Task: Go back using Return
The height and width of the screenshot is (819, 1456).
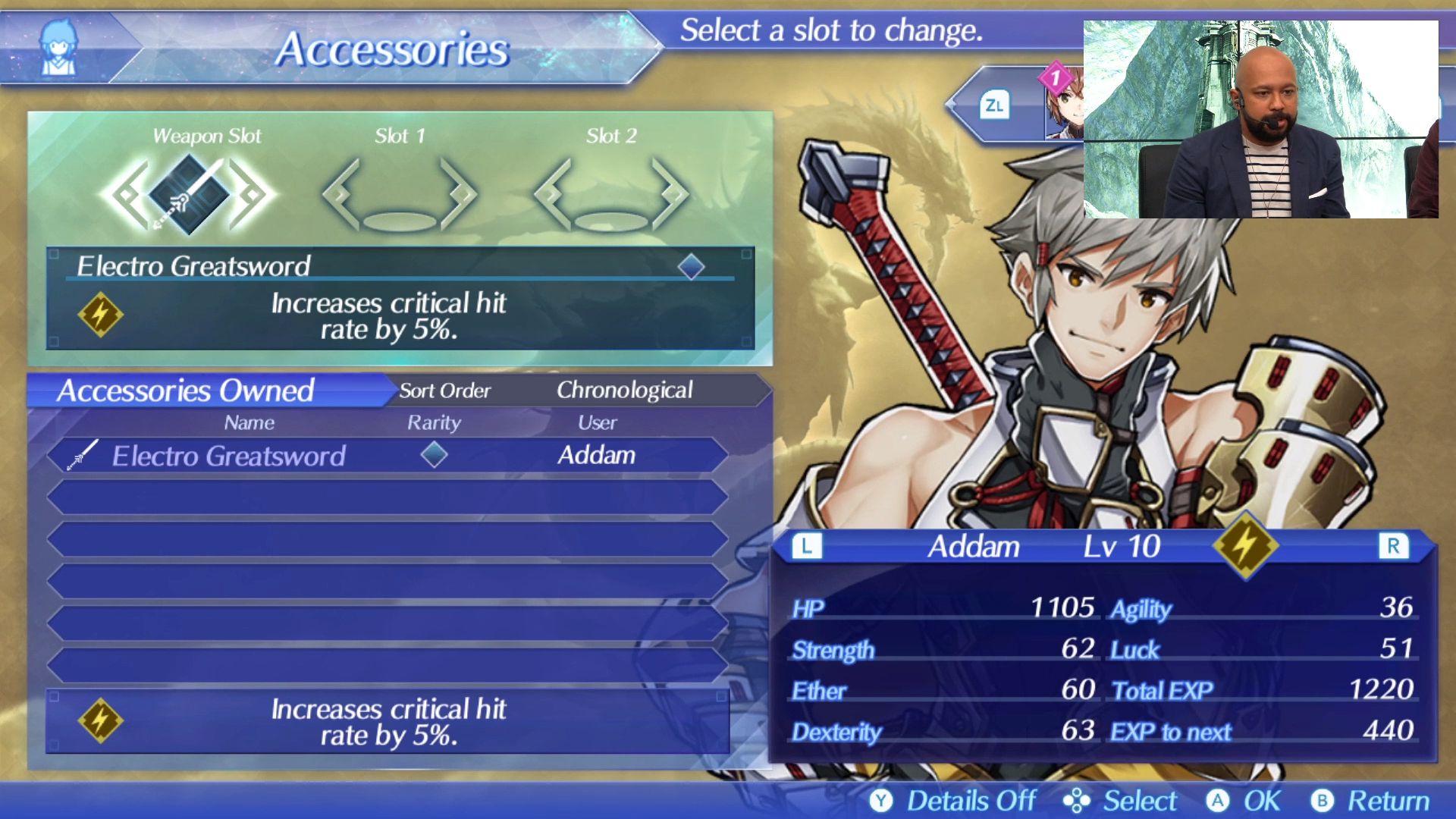Action: pyautogui.click(x=1371, y=801)
